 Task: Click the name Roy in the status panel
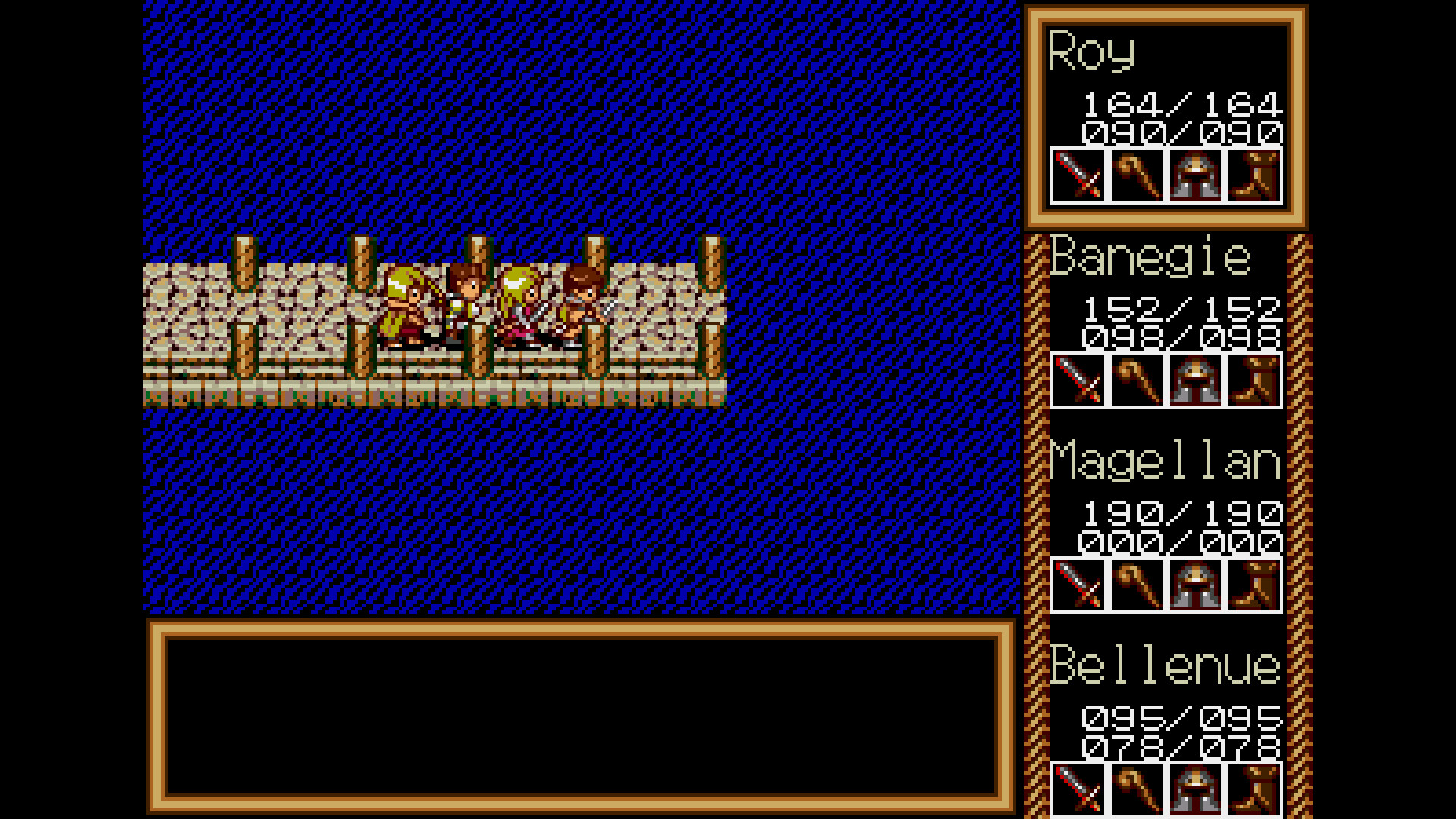pyautogui.click(x=1090, y=52)
